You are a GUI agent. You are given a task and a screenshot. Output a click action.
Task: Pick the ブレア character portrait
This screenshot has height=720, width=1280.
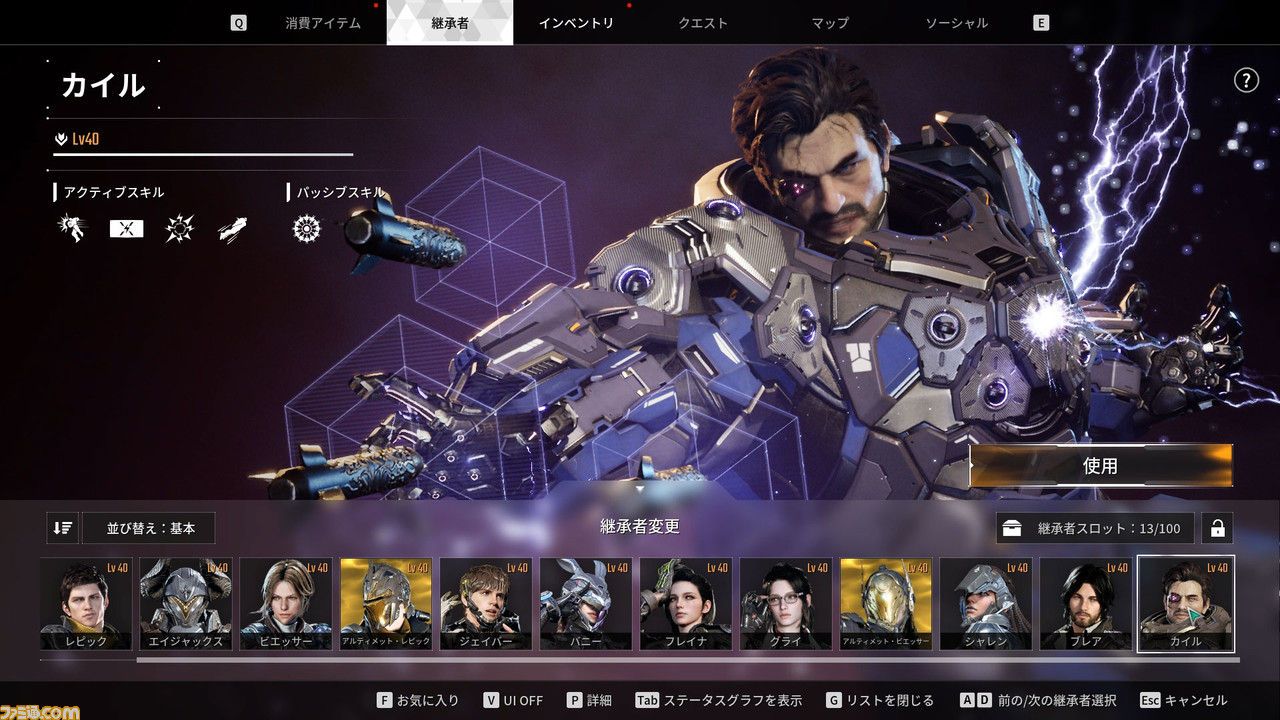tap(1086, 604)
